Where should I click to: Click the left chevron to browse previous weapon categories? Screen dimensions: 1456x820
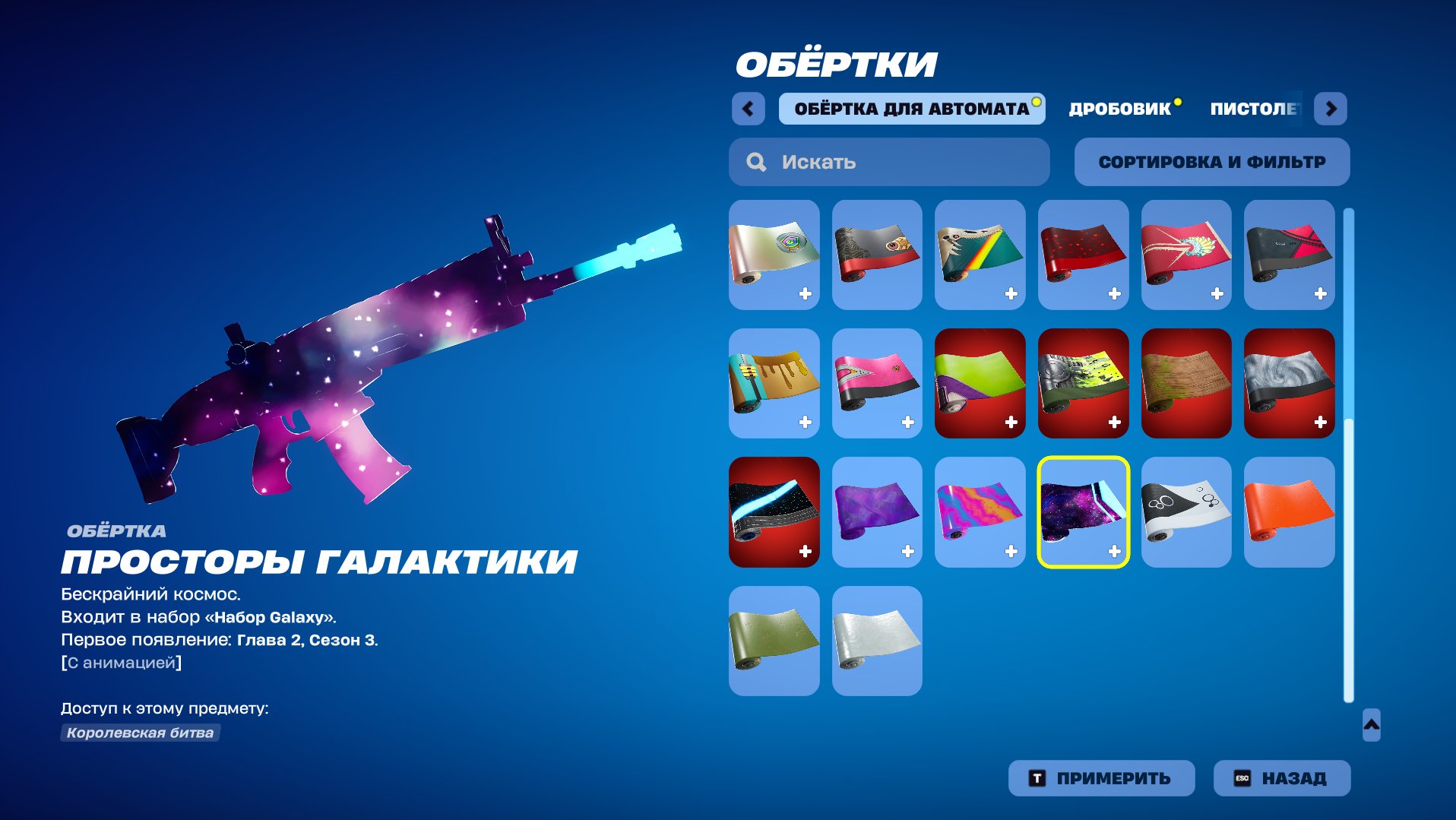pyautogui.click(x=749, y=109)
